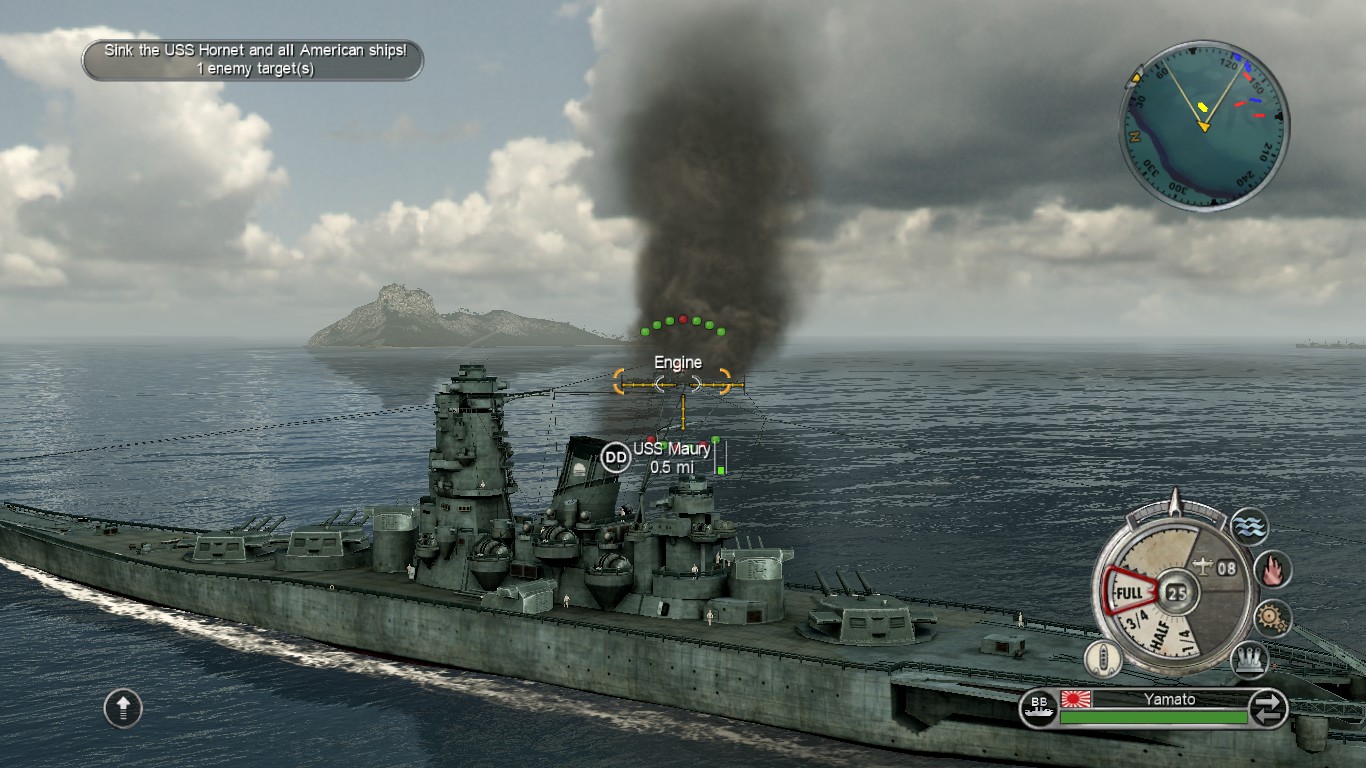Click the Yamato name plate

[x=1169, y=699]
